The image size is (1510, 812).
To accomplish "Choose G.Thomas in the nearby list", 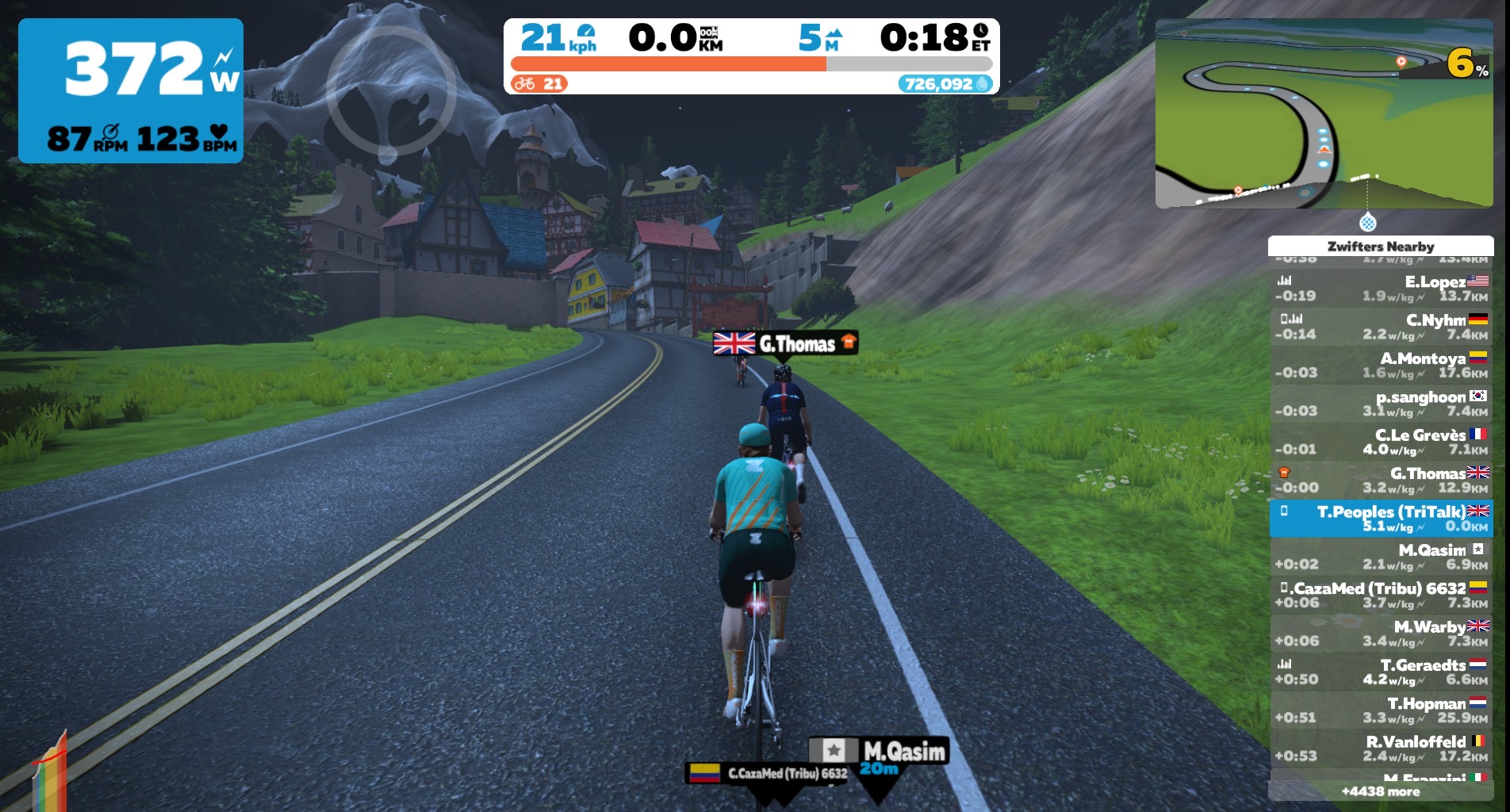I will [1381, 481].
